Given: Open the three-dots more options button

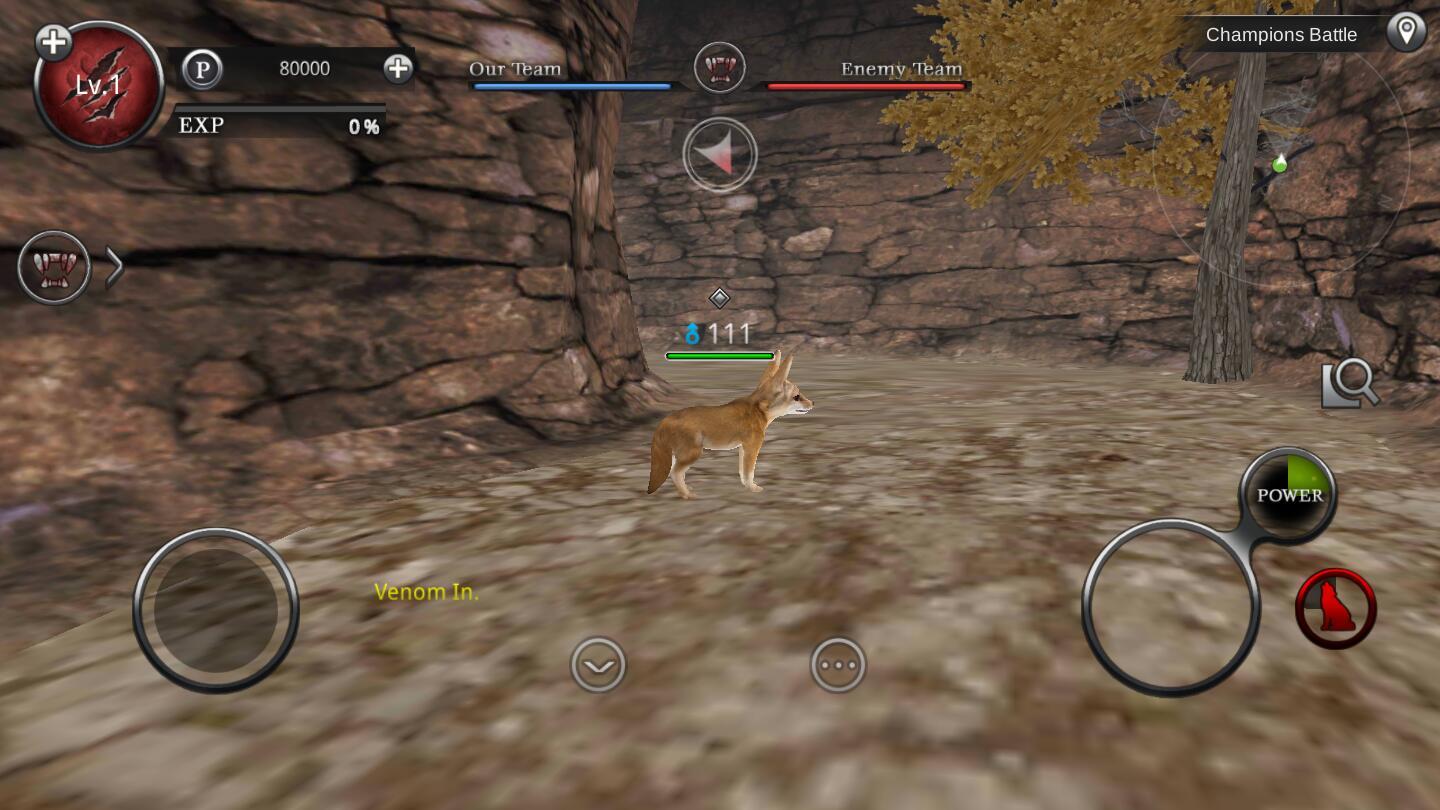Looking at the screenshot, I should pos(838,665).
